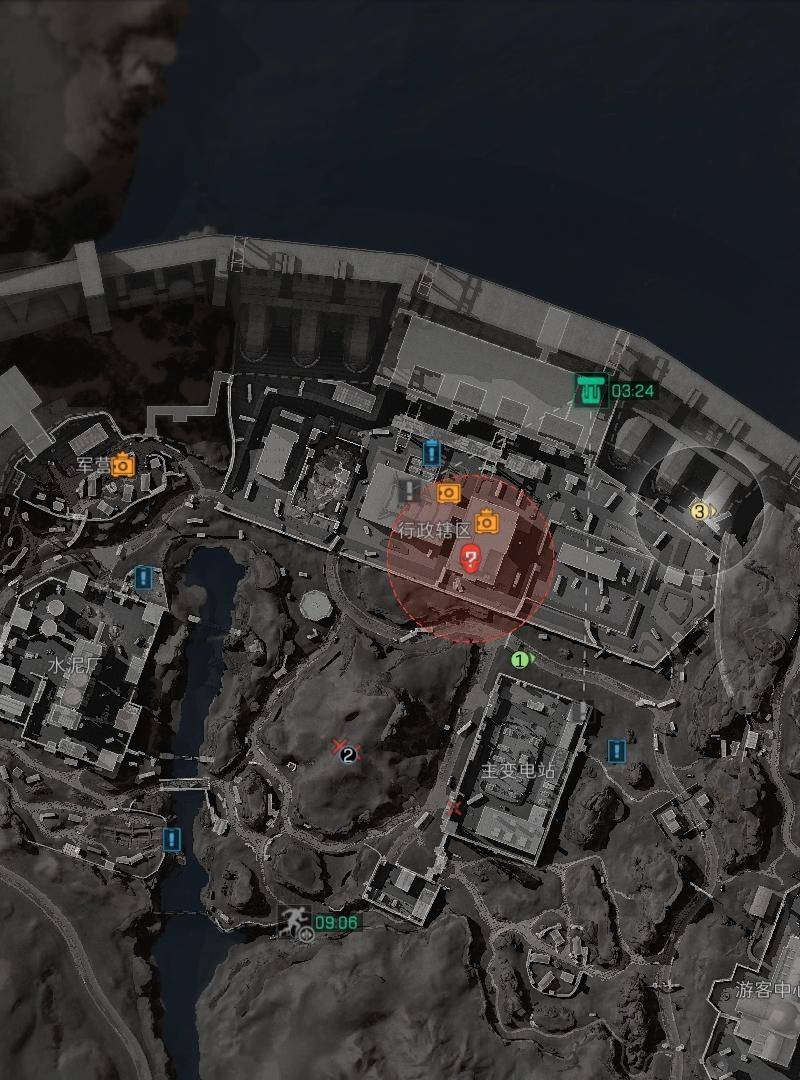The width and height of the screenshot is (800, 1080).
Task: Select the running man extraction icon
Action: (295, 922)
